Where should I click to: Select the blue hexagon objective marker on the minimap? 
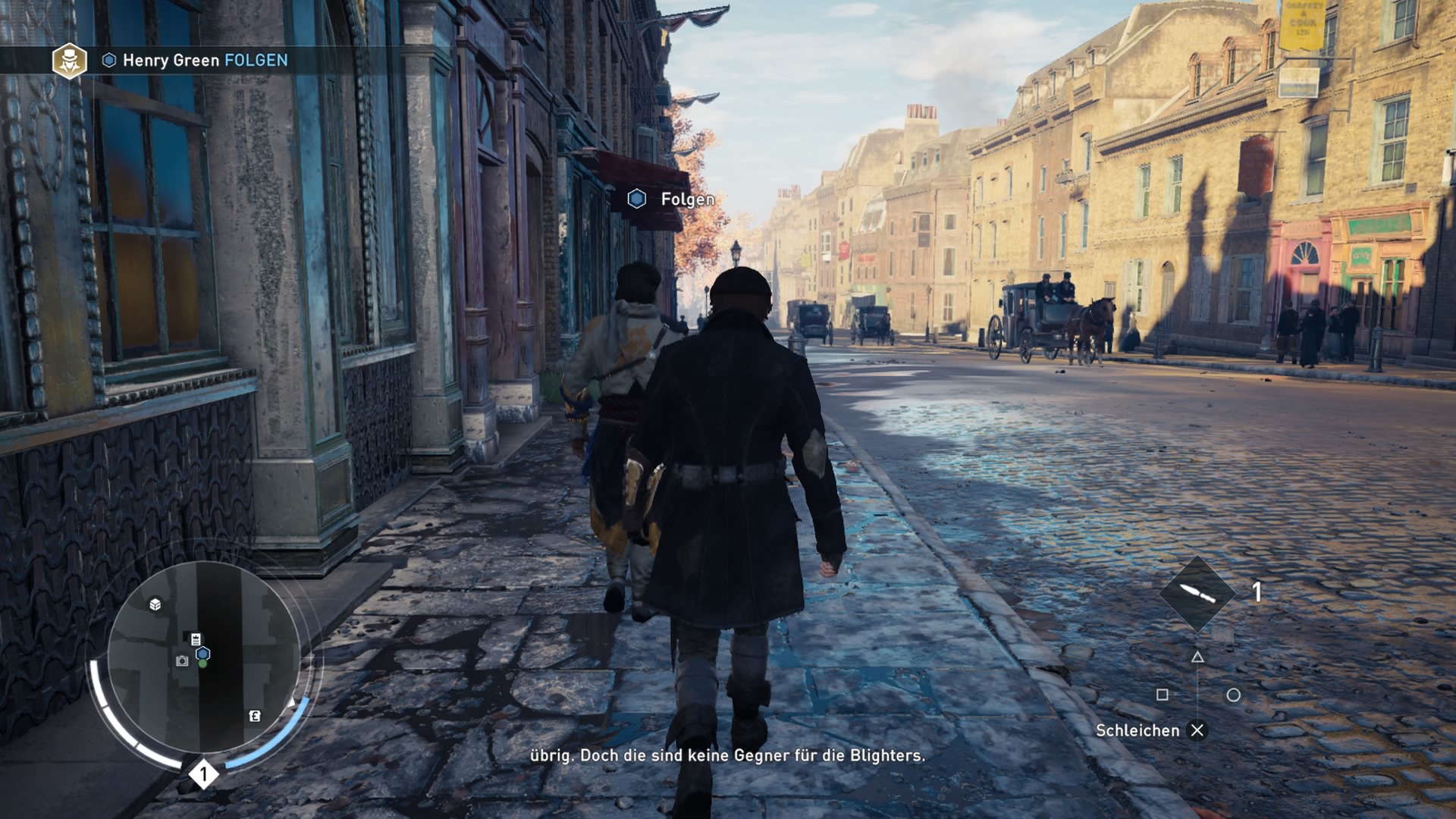[x=203, y=653]
